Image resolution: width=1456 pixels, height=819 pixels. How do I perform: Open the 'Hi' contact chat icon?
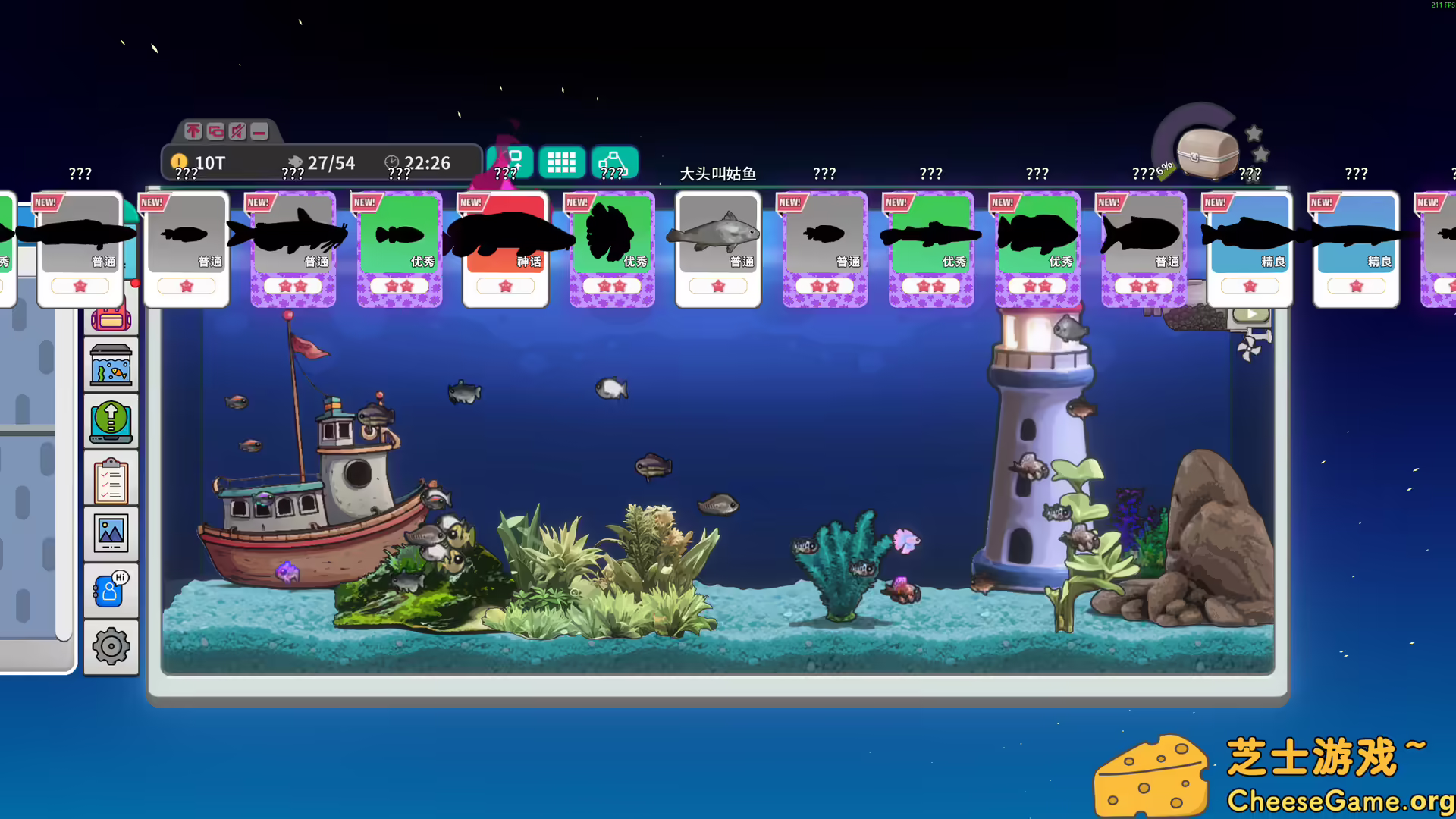point(111,589)
